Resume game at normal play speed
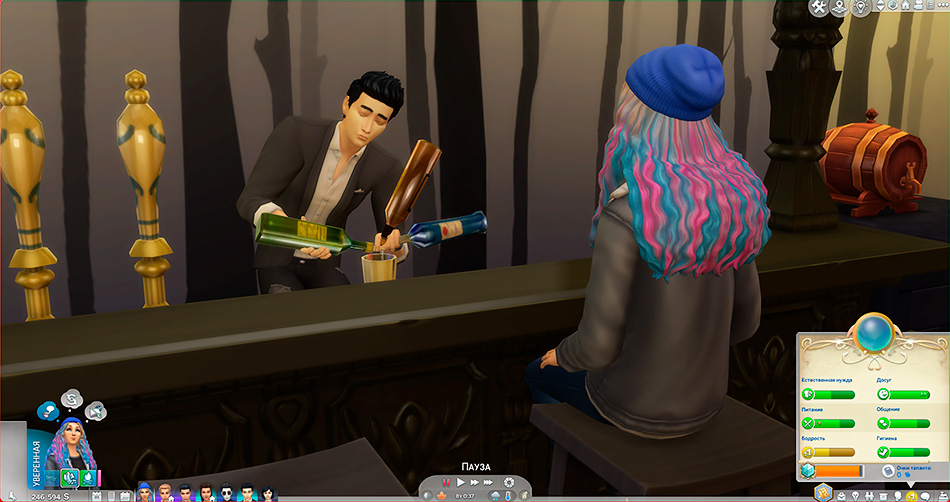Screen dimensions: 950x502 coord(461,482)
